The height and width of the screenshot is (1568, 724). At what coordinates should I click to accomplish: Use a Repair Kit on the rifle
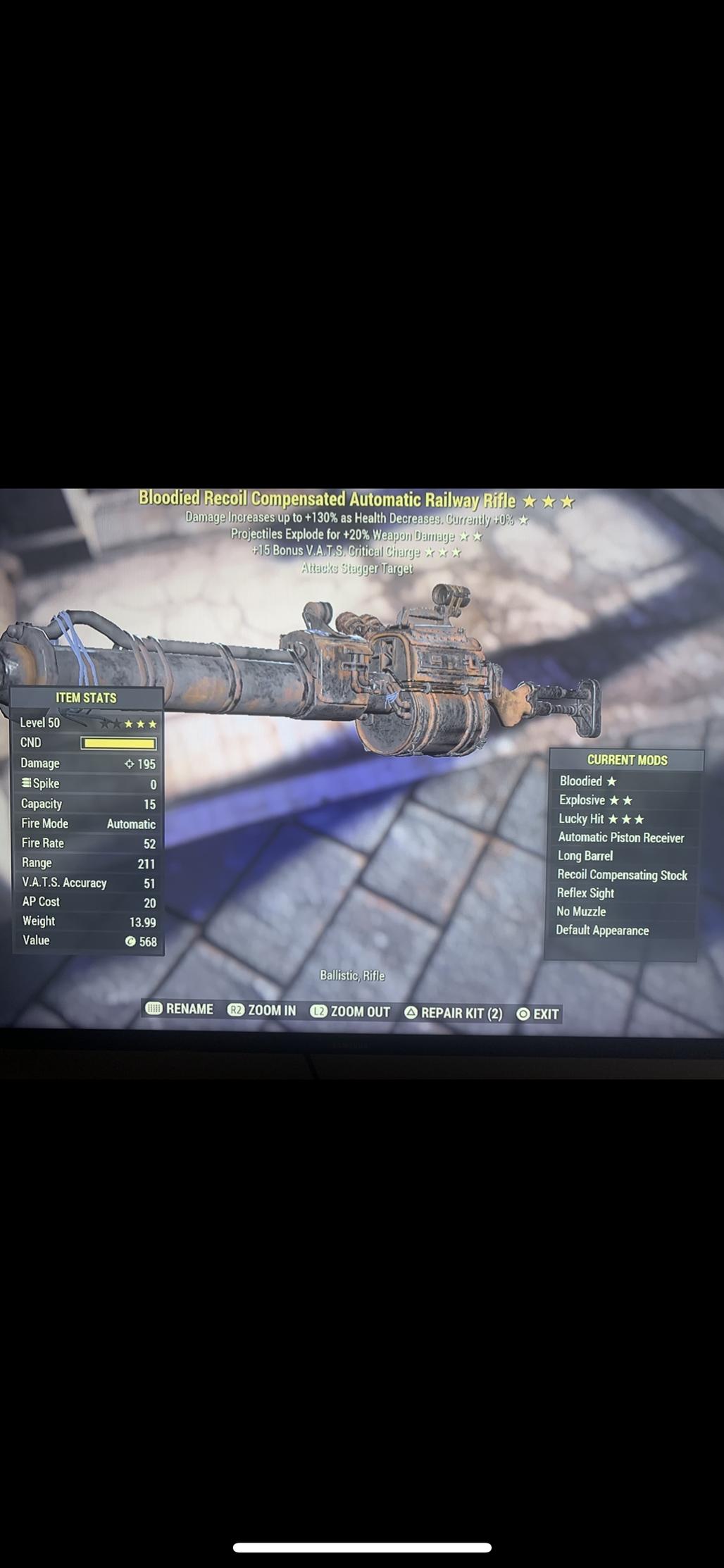click(x=454, y=1013)
